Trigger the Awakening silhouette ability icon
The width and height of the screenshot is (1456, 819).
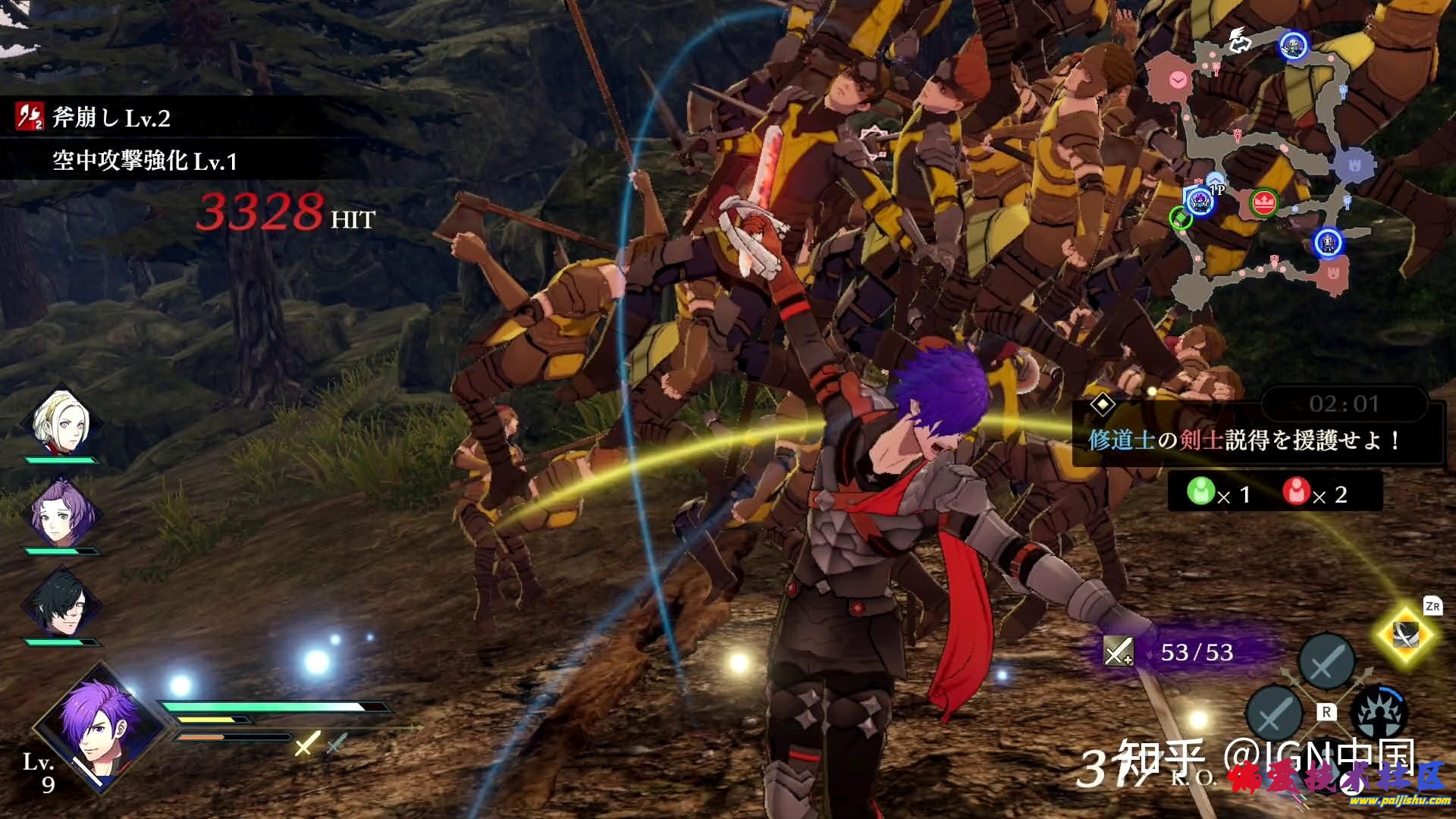[1379, 713]
